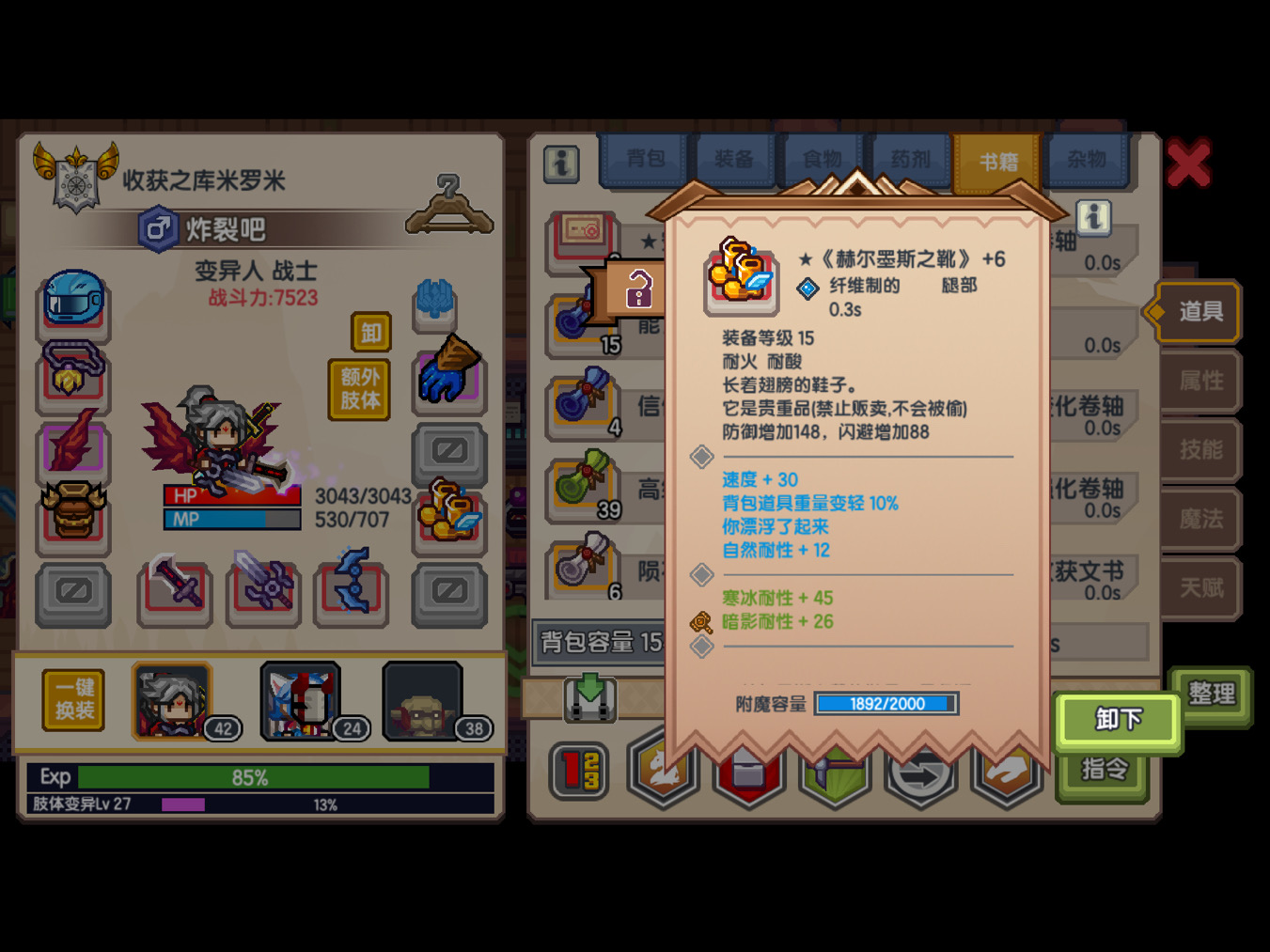Click the orange hand gesture icon in bottom toolbar
Viewport: 1270px width, 952px height.
click(1008, 769)
